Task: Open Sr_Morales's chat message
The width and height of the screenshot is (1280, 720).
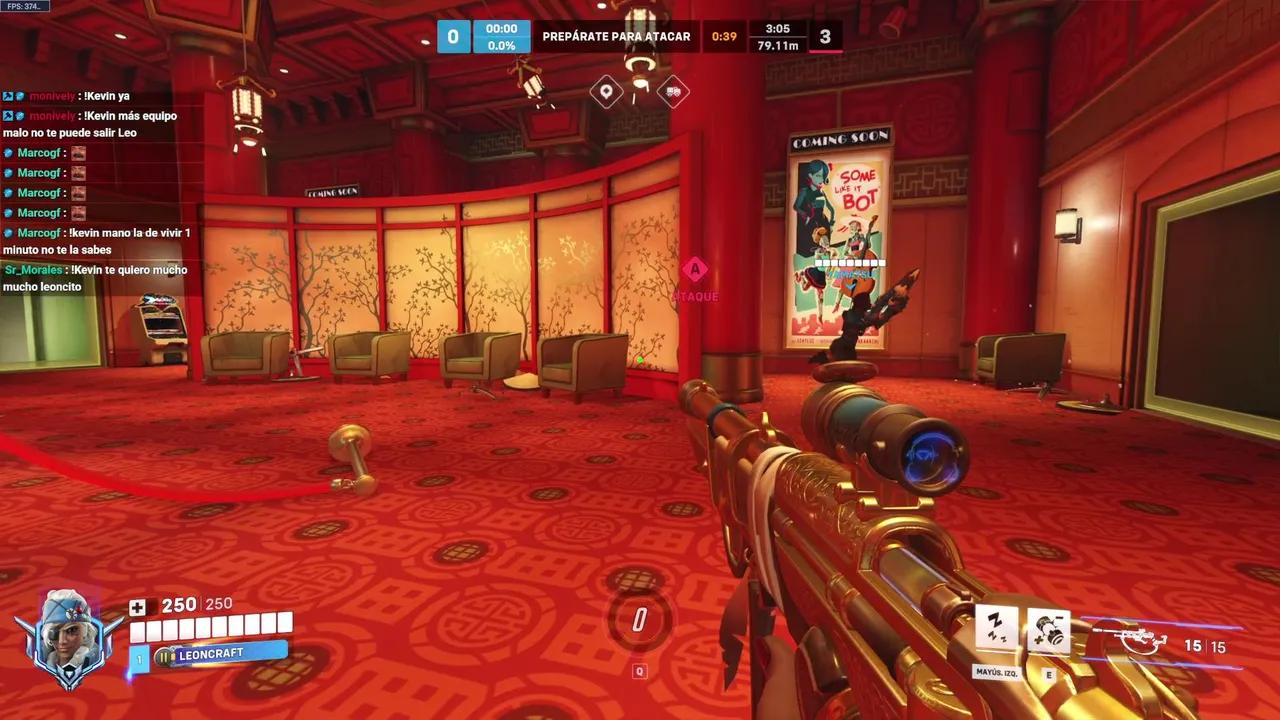Action: pos(95,278)
